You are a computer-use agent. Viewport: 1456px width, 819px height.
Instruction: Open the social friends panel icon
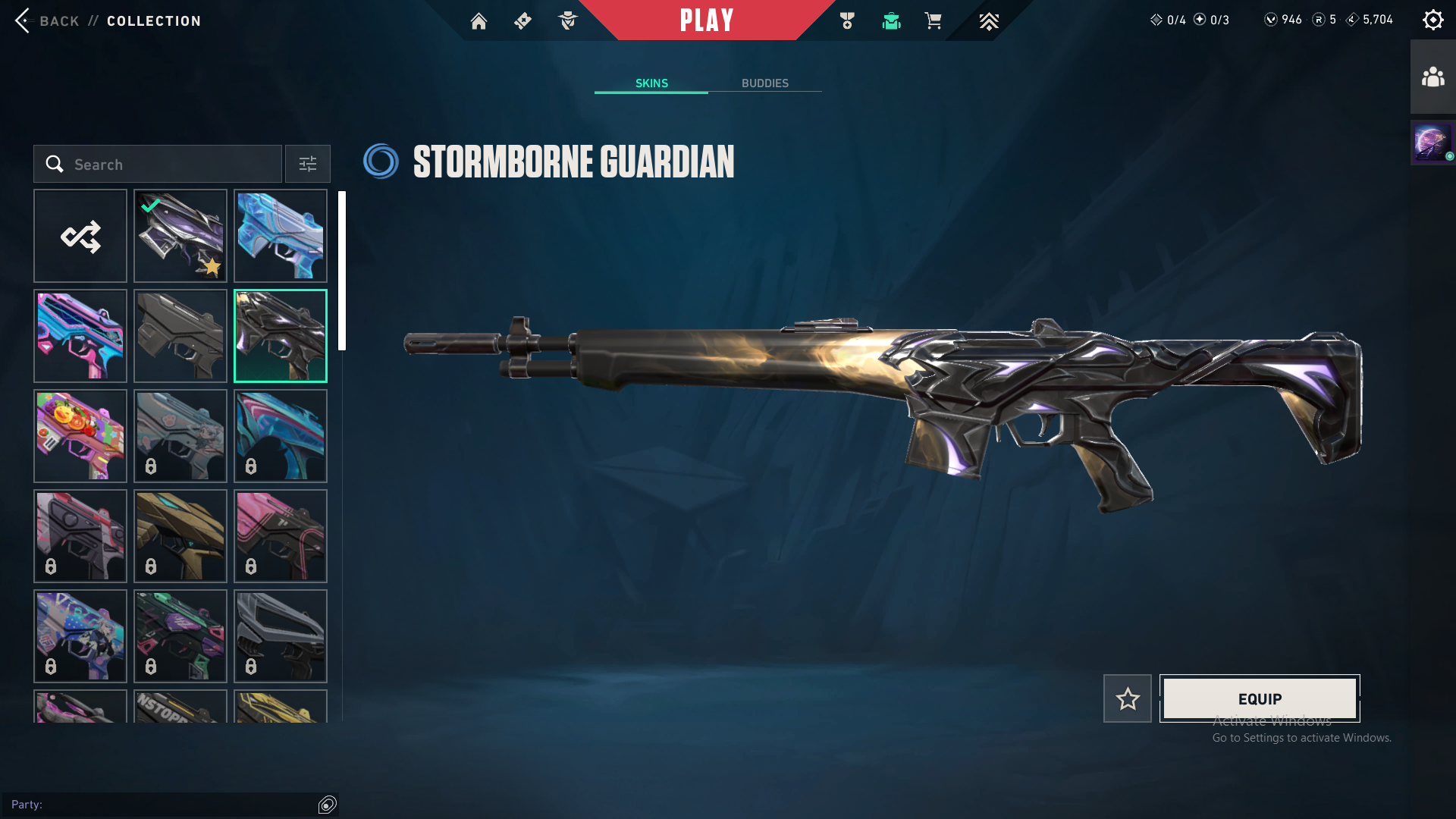click(1432, 77)
